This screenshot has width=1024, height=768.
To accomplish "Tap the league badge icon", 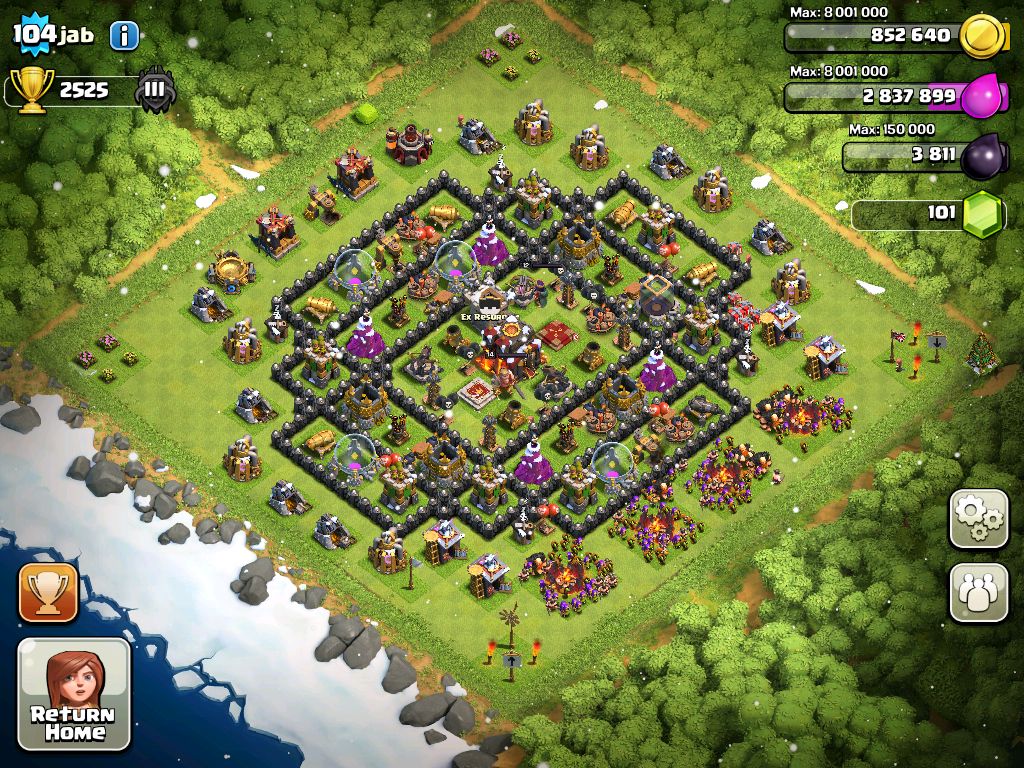I will pos(156,90).
